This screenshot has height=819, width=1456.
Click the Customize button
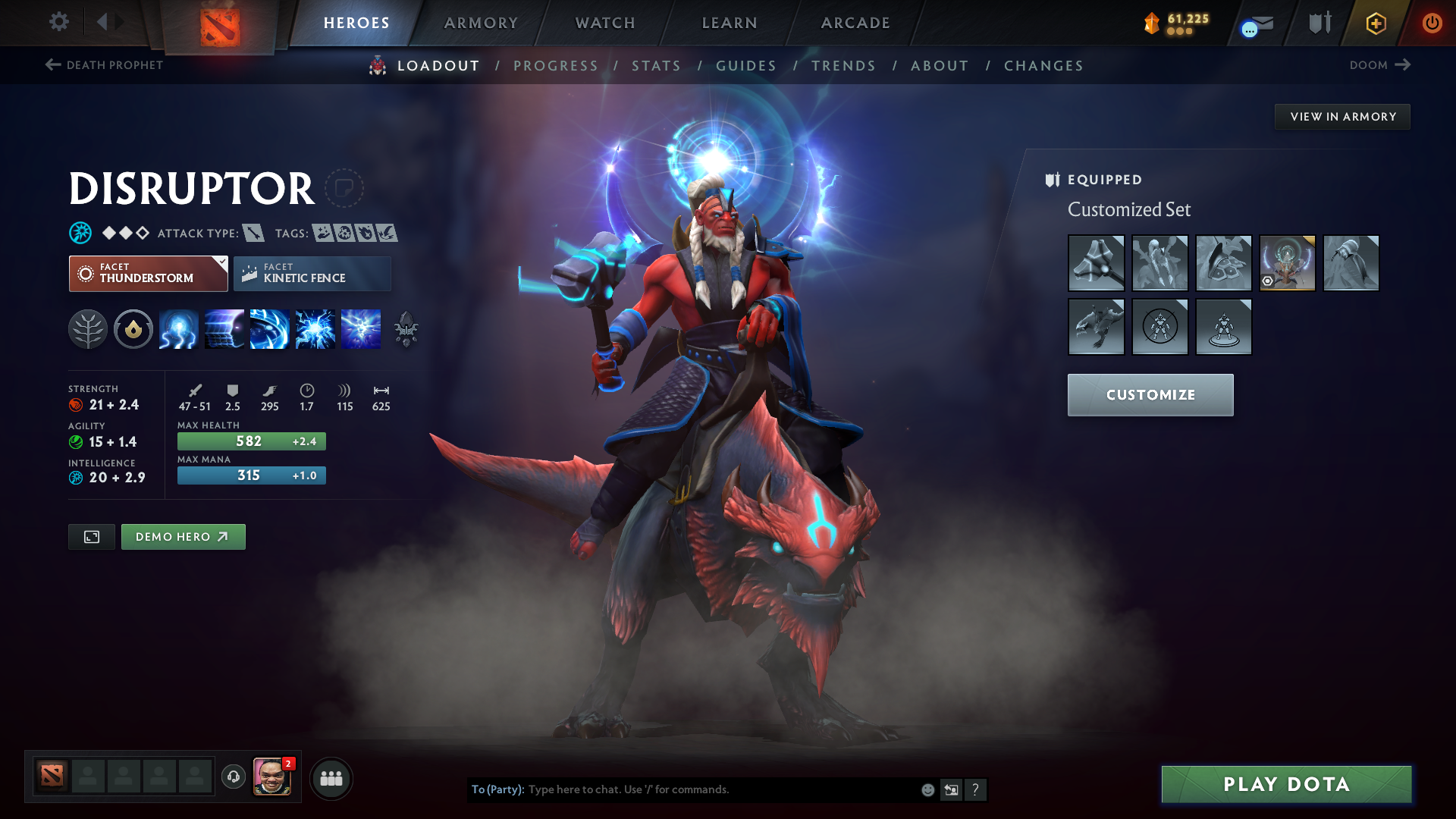pos(1150,395)
